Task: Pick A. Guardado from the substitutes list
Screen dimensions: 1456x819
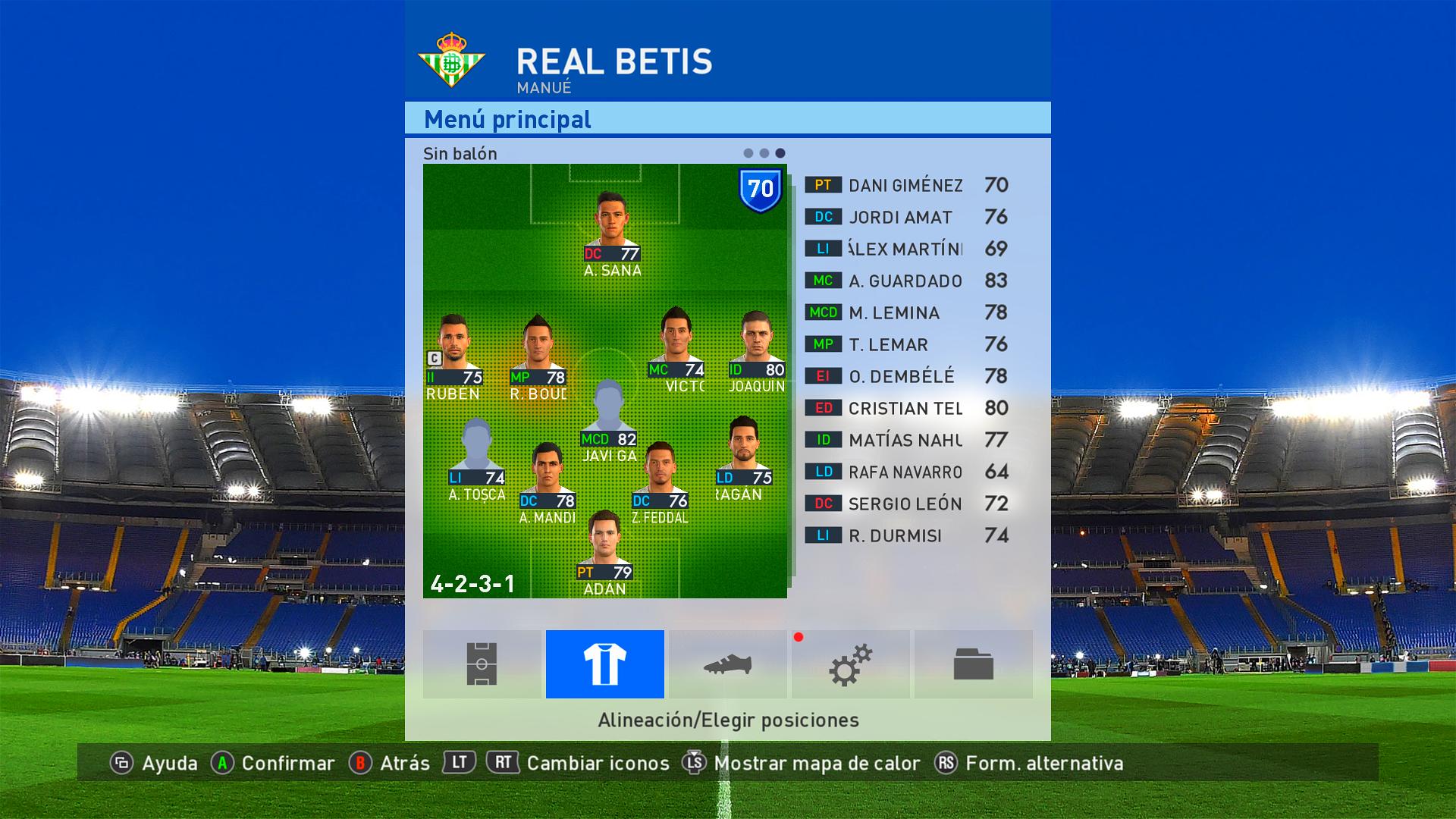Action: (x=905, y=281)
